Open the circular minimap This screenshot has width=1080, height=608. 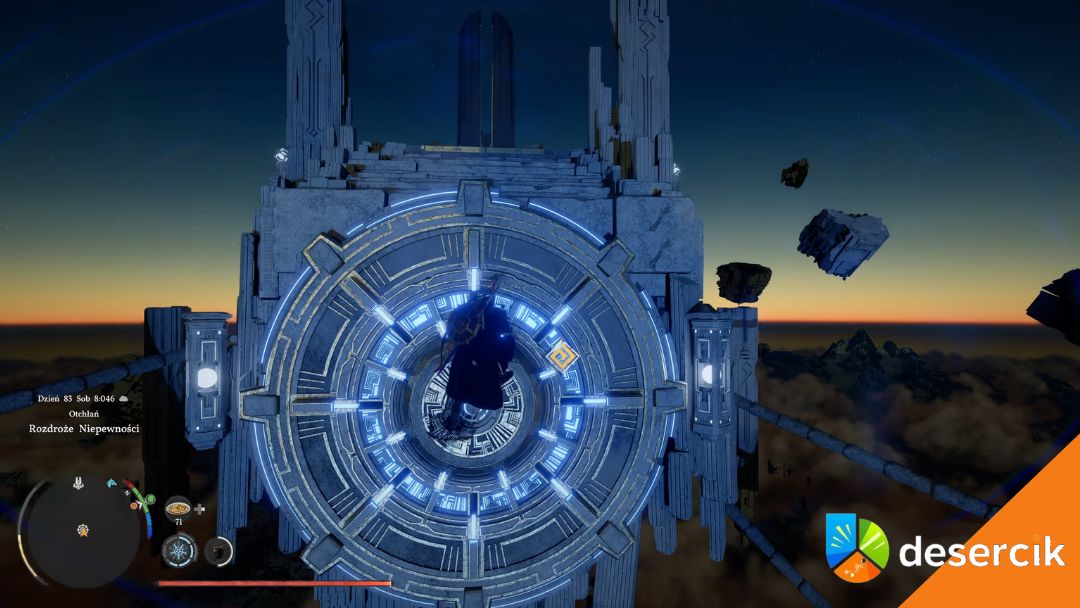tap(81, 530)
